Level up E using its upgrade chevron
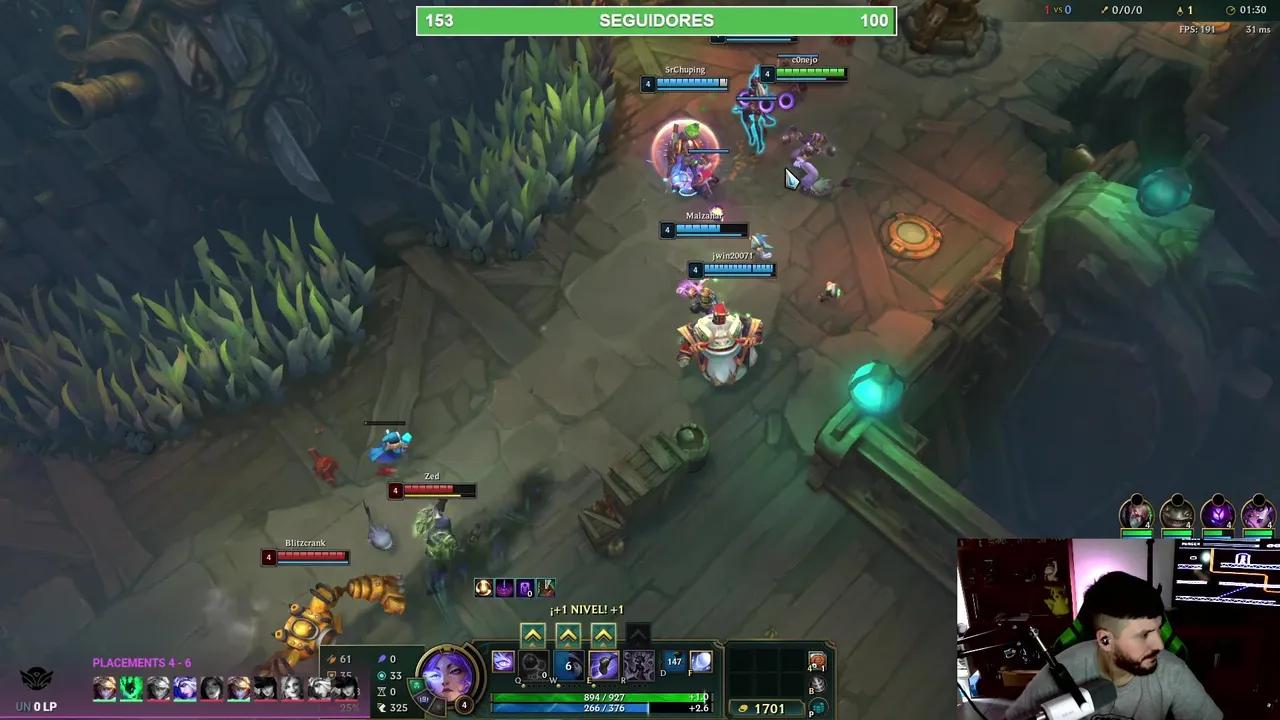Image resolution: width=1280 pixels, height=720 pixels. 603,634
